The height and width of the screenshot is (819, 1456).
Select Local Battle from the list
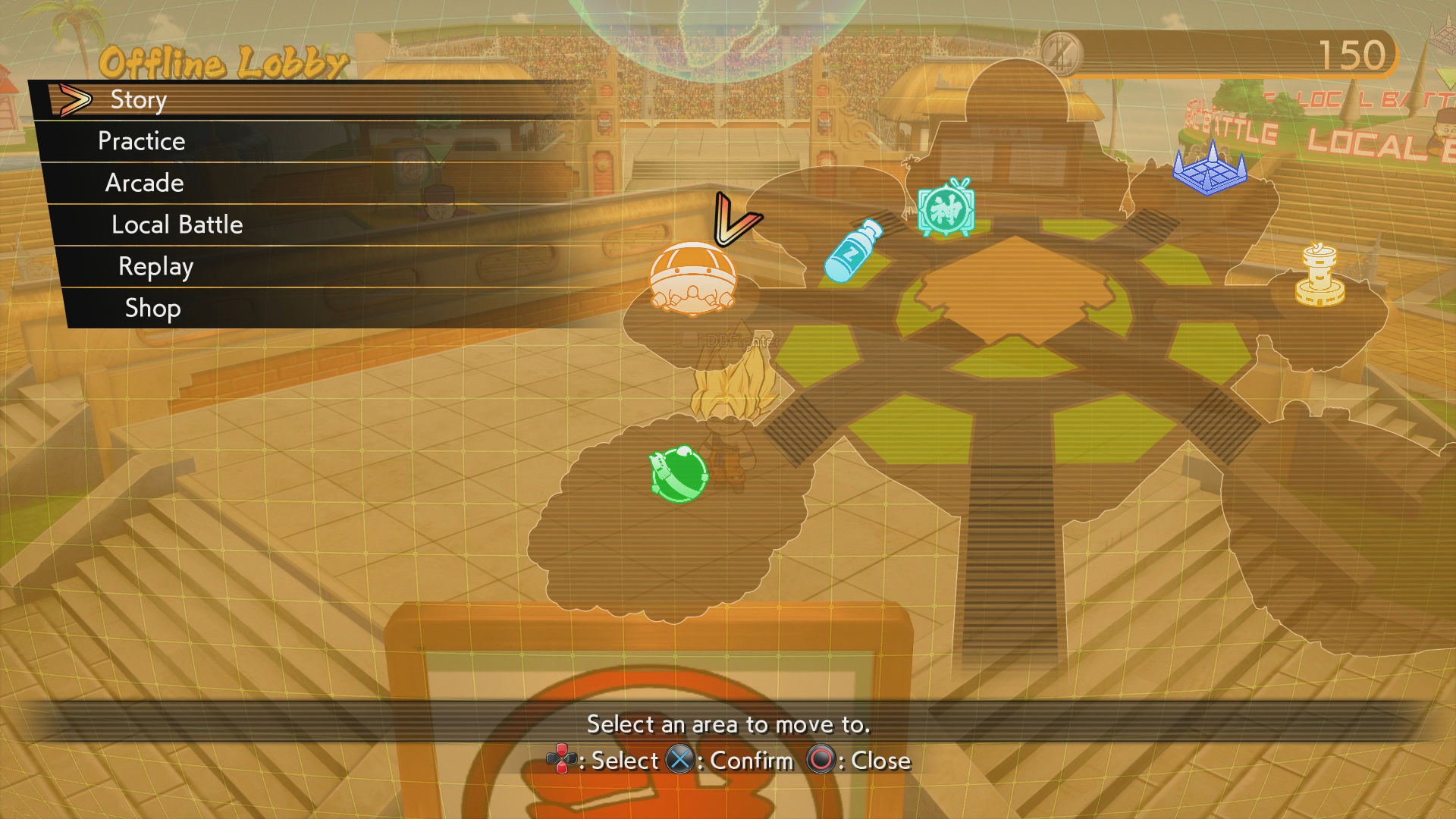tap(177, 224)
